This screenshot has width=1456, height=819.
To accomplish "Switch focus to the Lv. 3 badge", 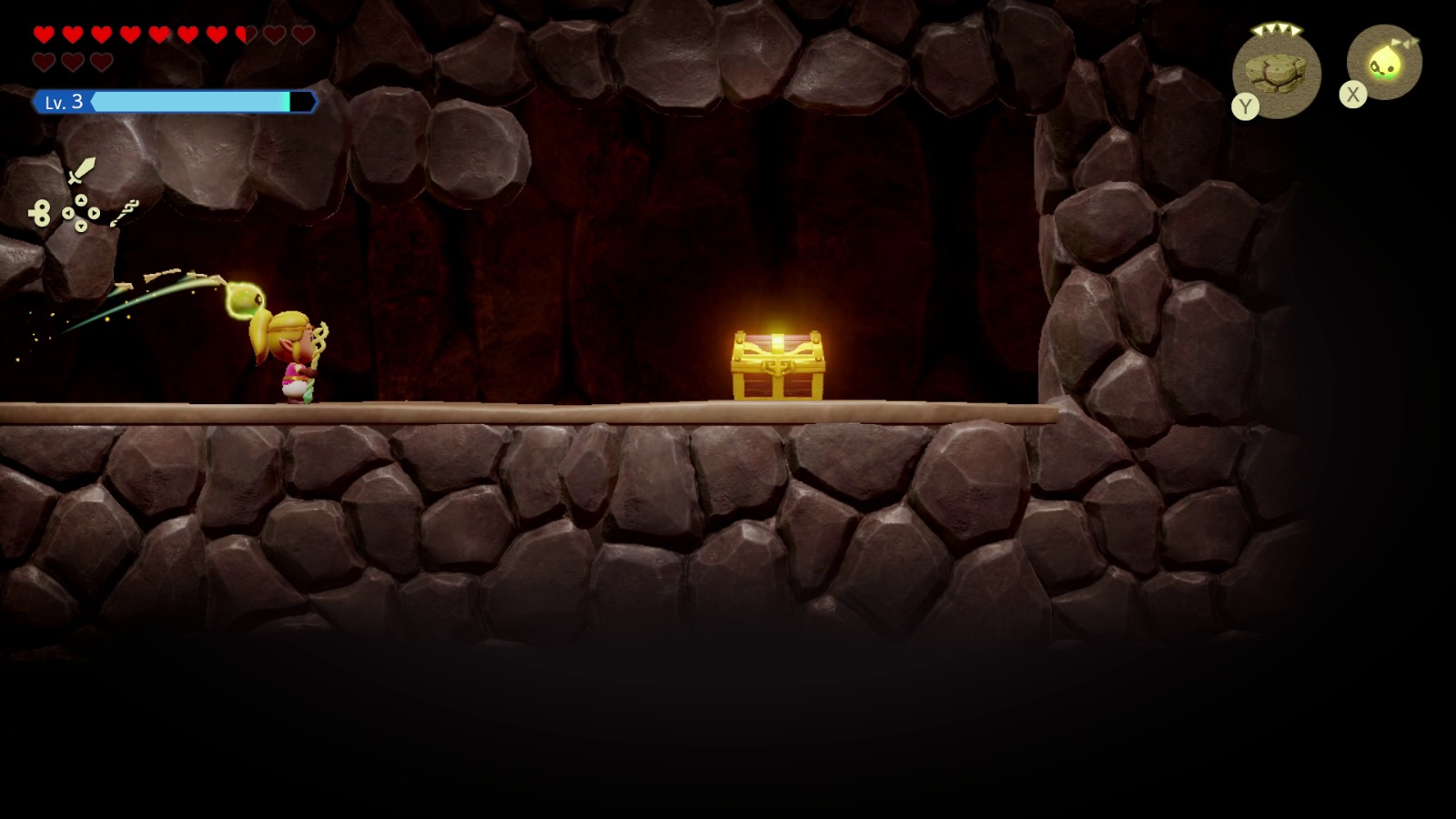I will pyautogui.click(x=64, y=102).
